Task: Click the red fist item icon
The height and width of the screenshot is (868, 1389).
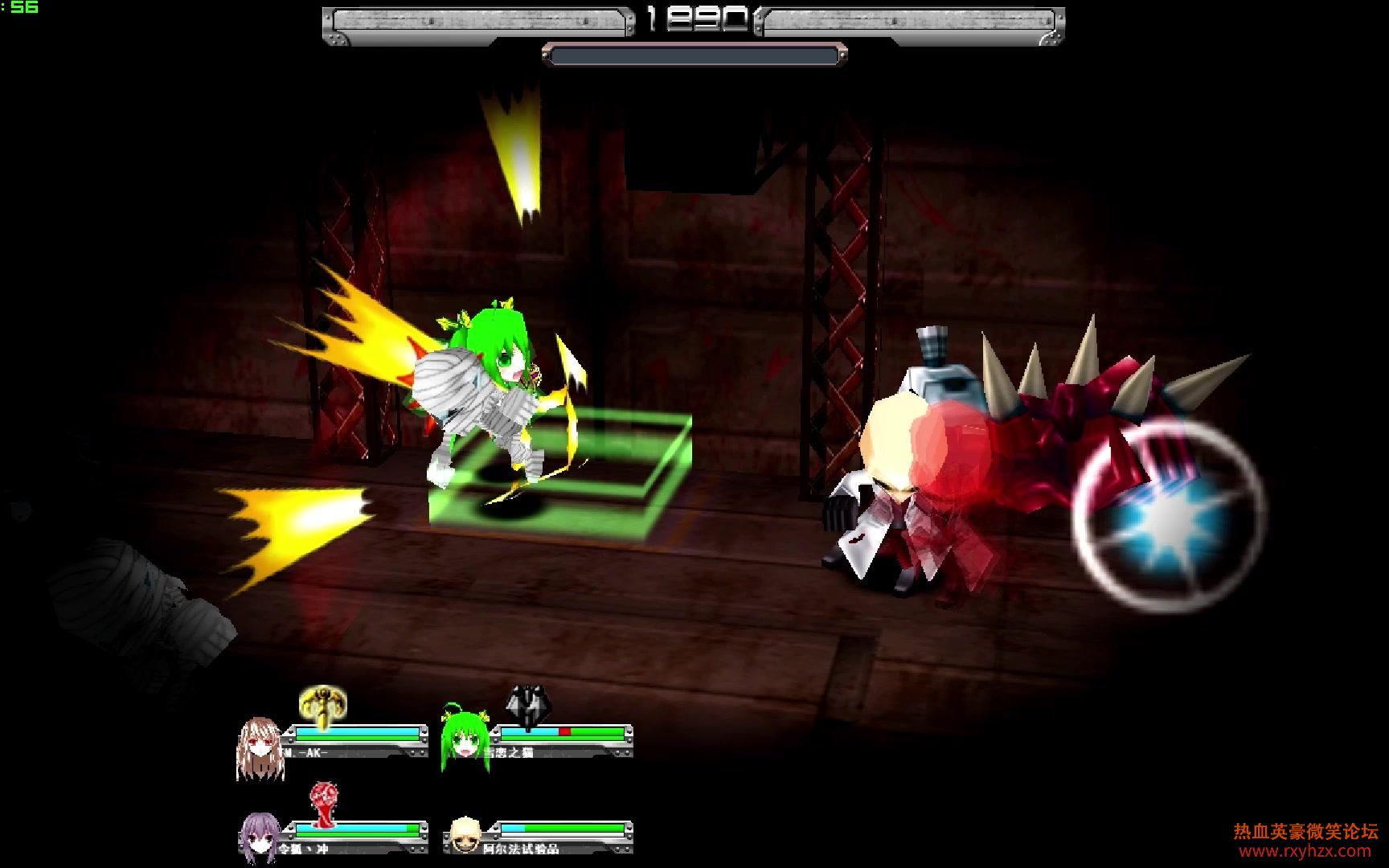Action: (324, 805)
